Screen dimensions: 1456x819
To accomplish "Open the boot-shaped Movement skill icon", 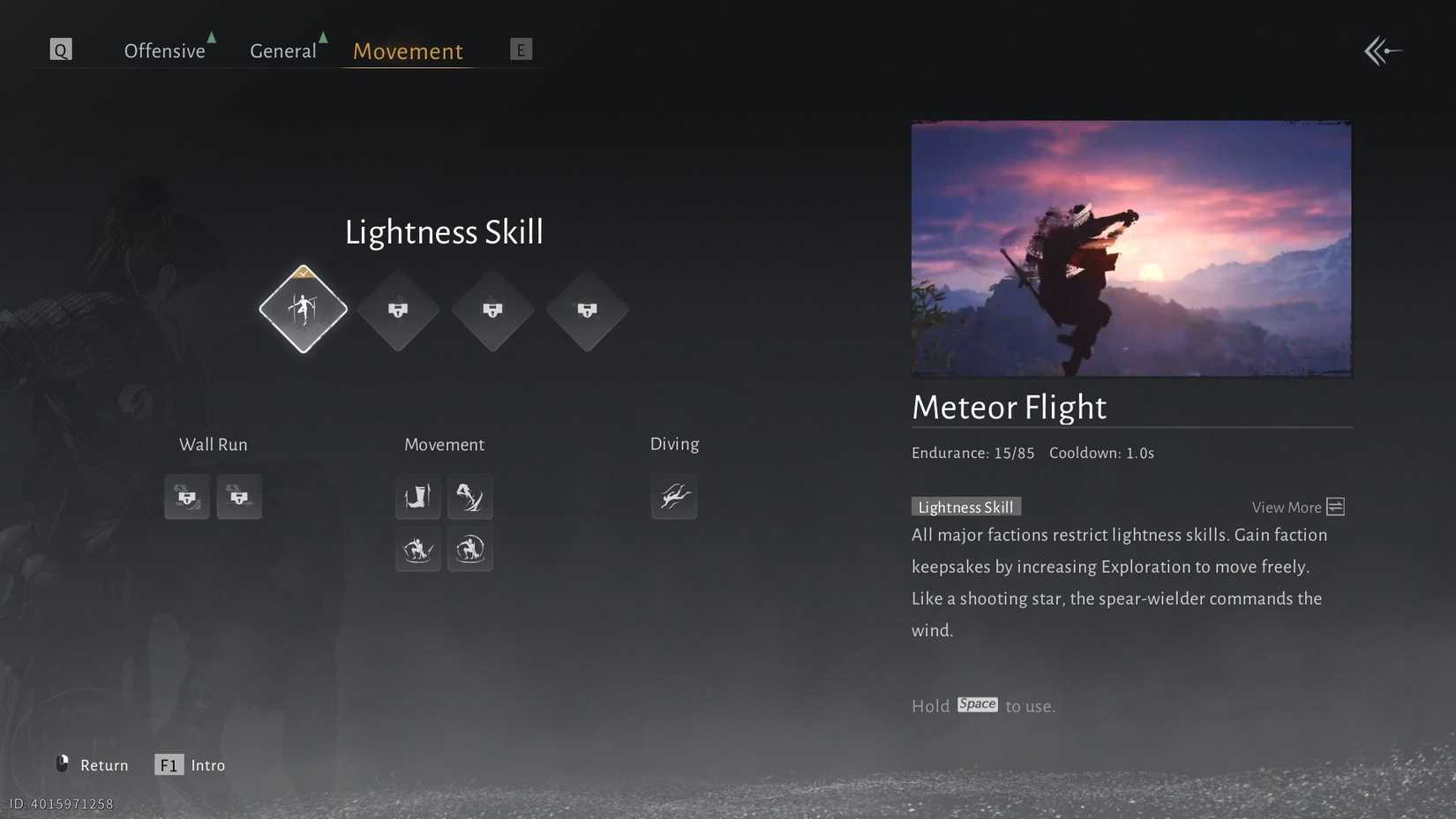I will [x=417, y=497].
